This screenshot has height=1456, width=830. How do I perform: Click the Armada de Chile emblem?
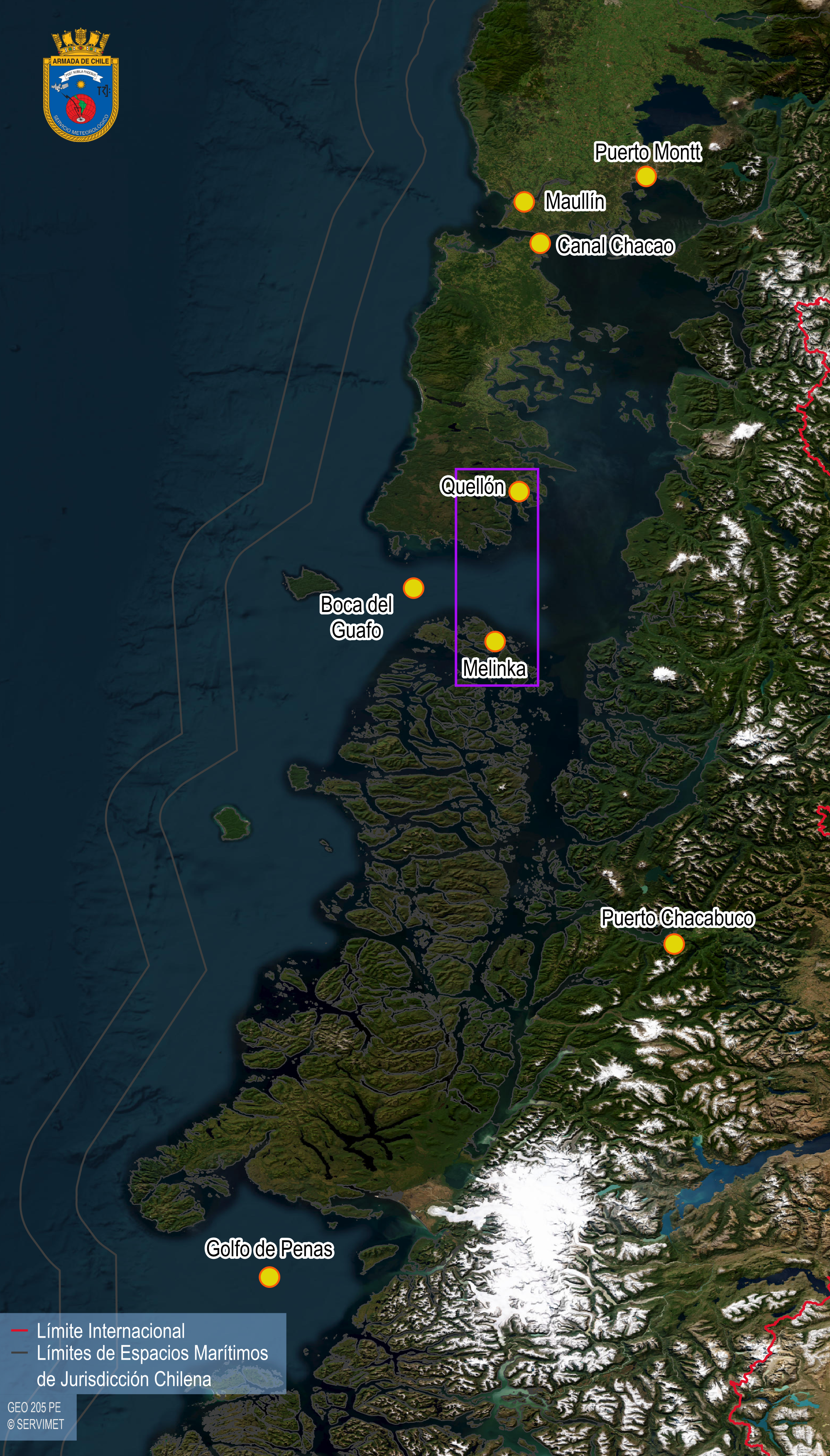click(81, 85)
